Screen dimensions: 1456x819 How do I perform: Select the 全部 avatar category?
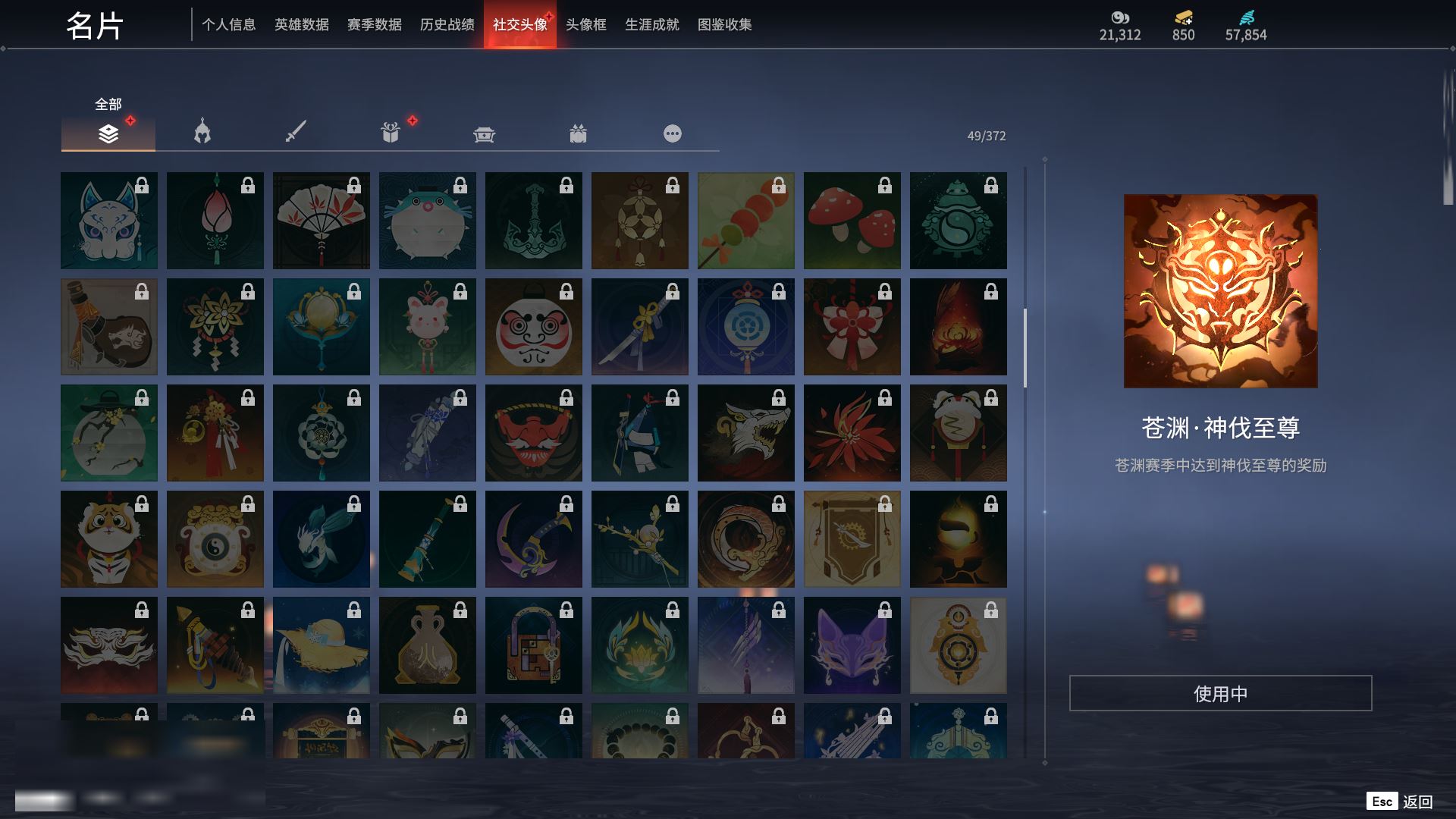tap(108, 133)
